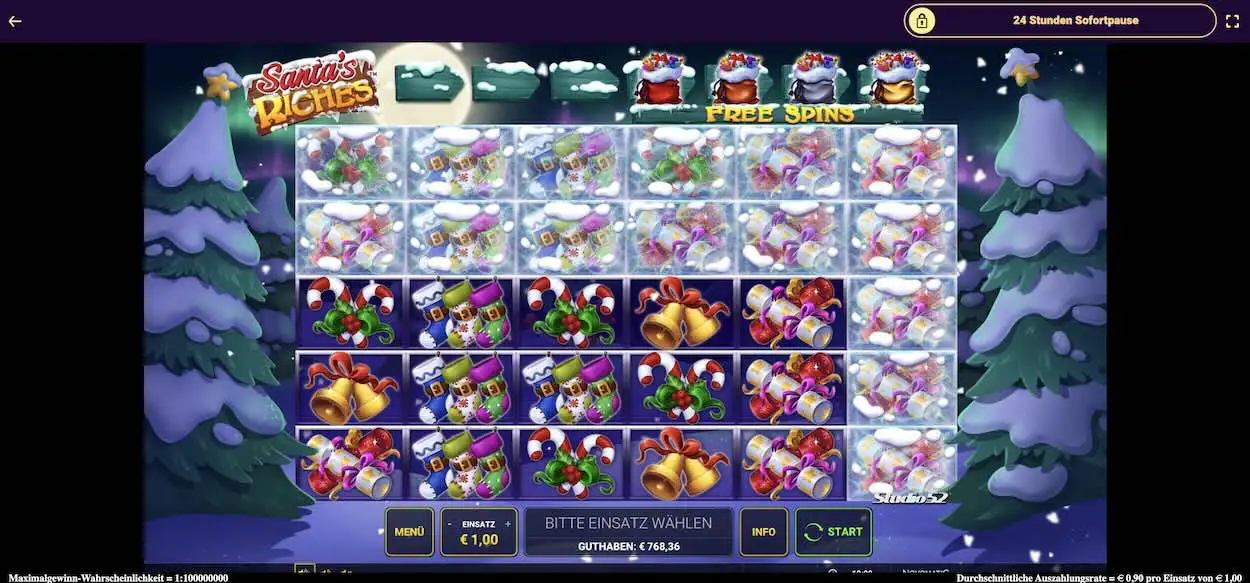1250x583 pixels.
Task: Open the INFO paytable
Action: tap(763, 532)
